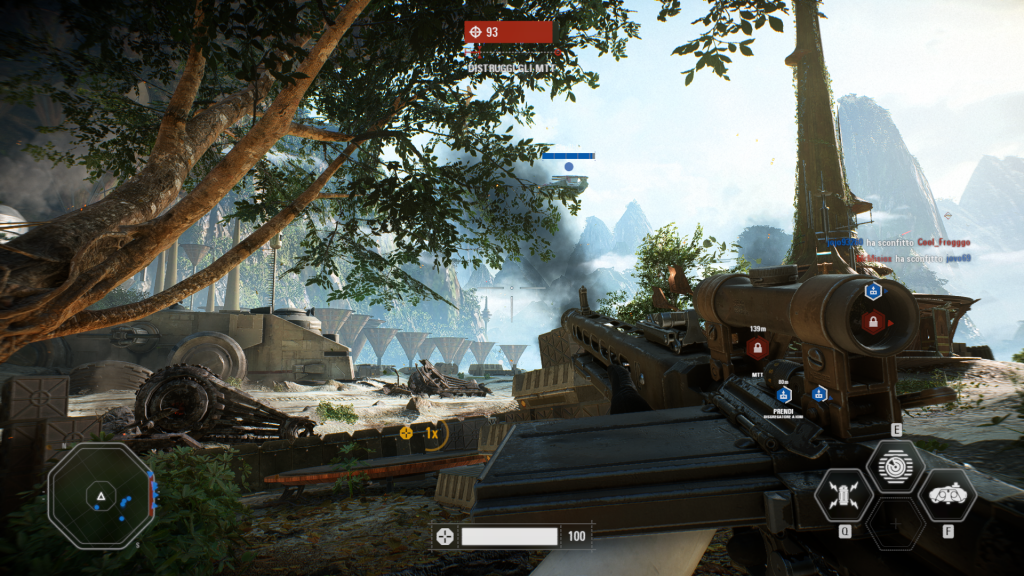
Task: Select the blue Prendi pickup marker
Action: 783,395
